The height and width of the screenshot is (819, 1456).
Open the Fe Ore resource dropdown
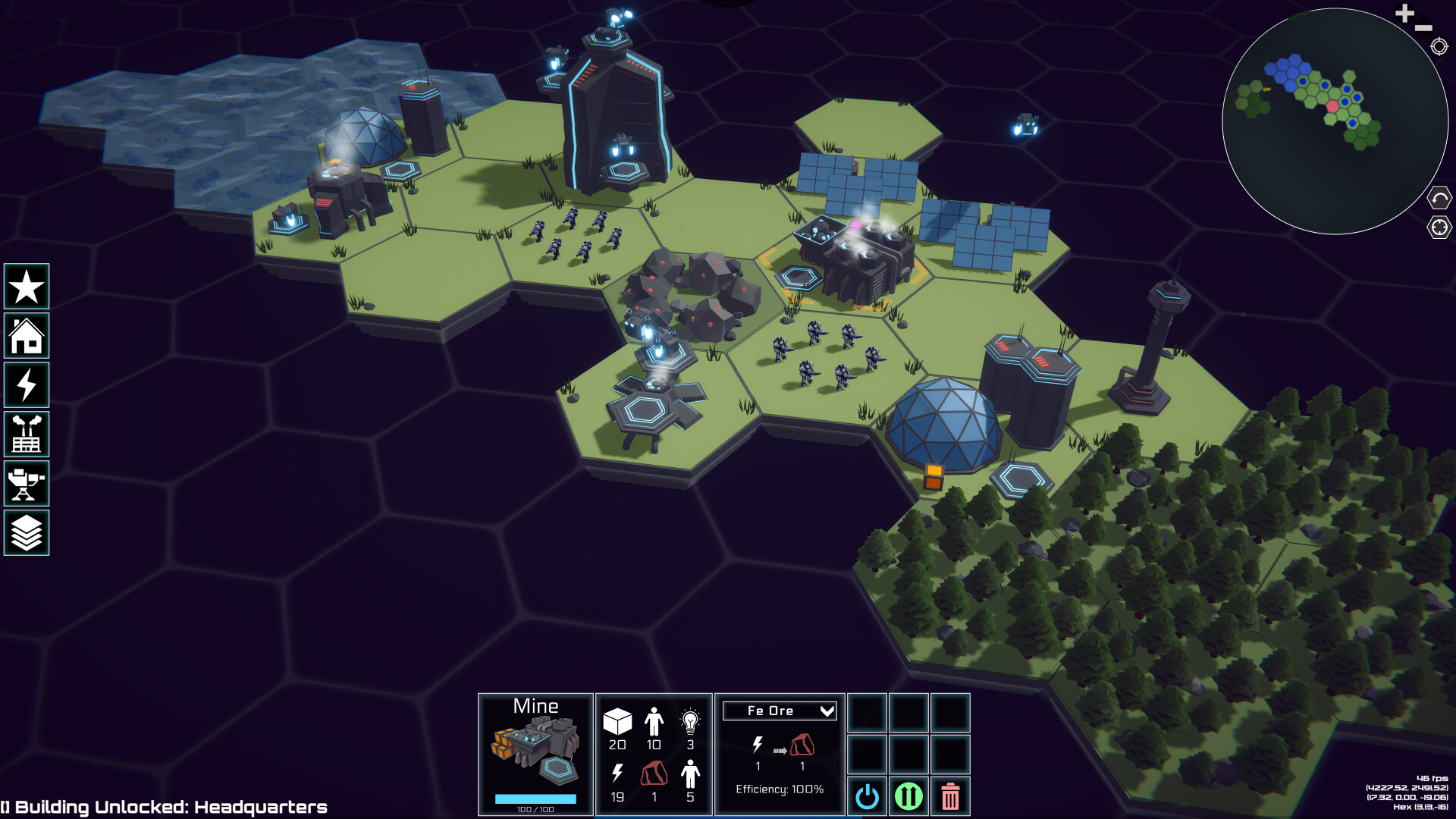tap(779, 711)
